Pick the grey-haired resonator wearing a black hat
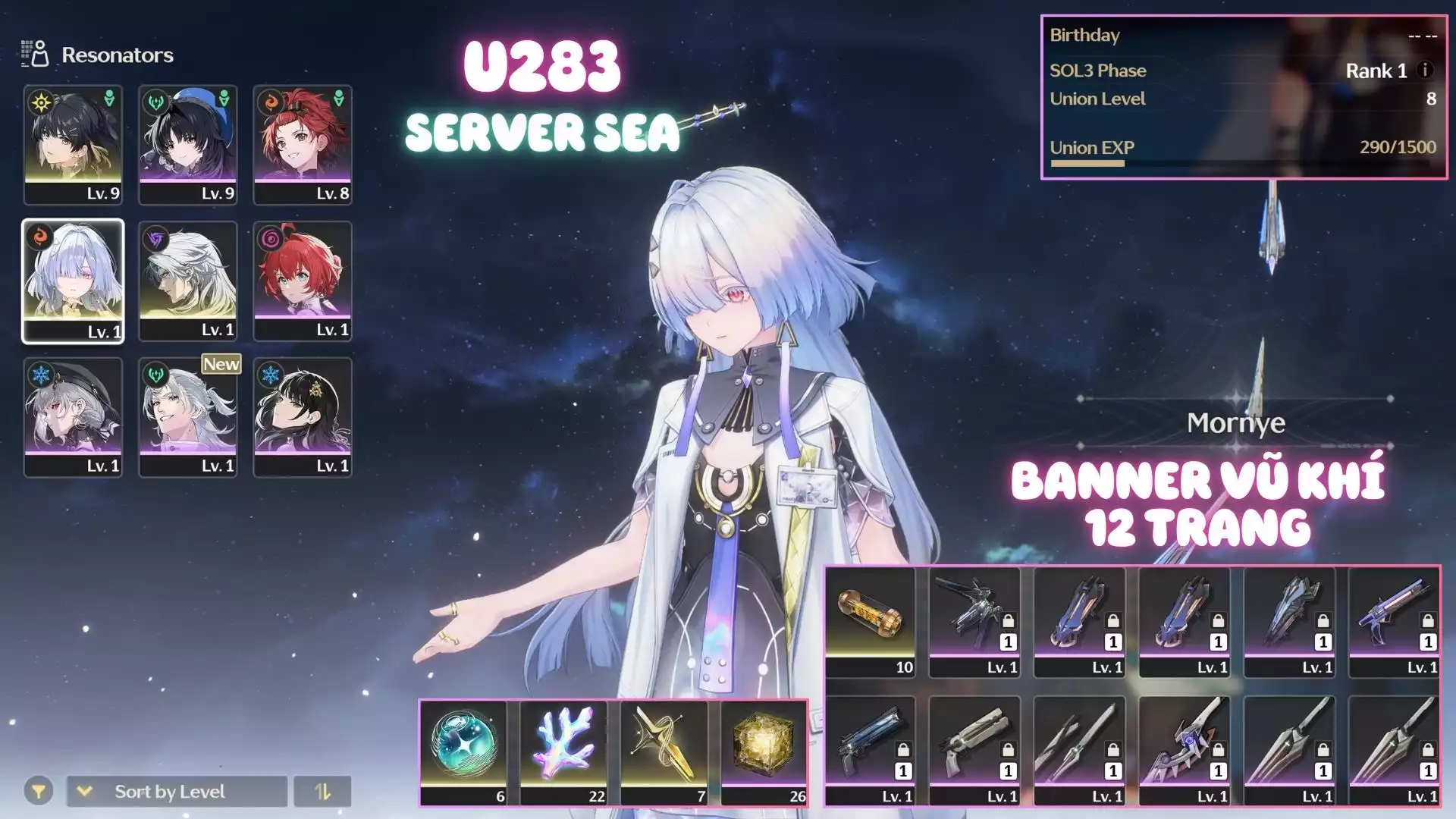Image resolution: width=1456 pixels, height=819 pixels. 73,417
